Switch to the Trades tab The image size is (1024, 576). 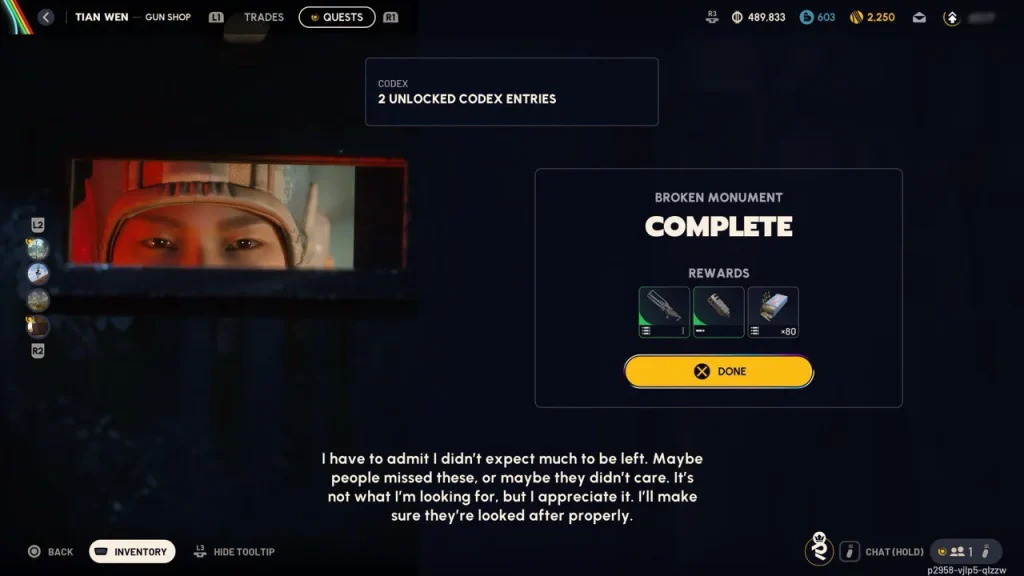(x=264, y=17)
